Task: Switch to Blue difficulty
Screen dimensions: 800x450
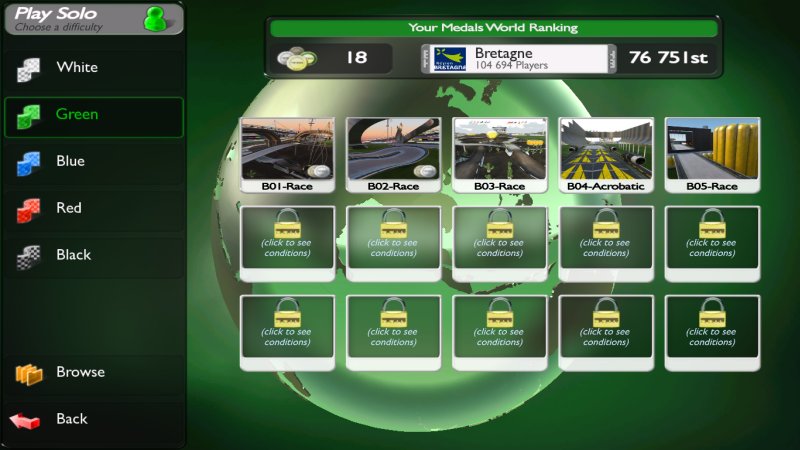Action: [x=92, y=162]
